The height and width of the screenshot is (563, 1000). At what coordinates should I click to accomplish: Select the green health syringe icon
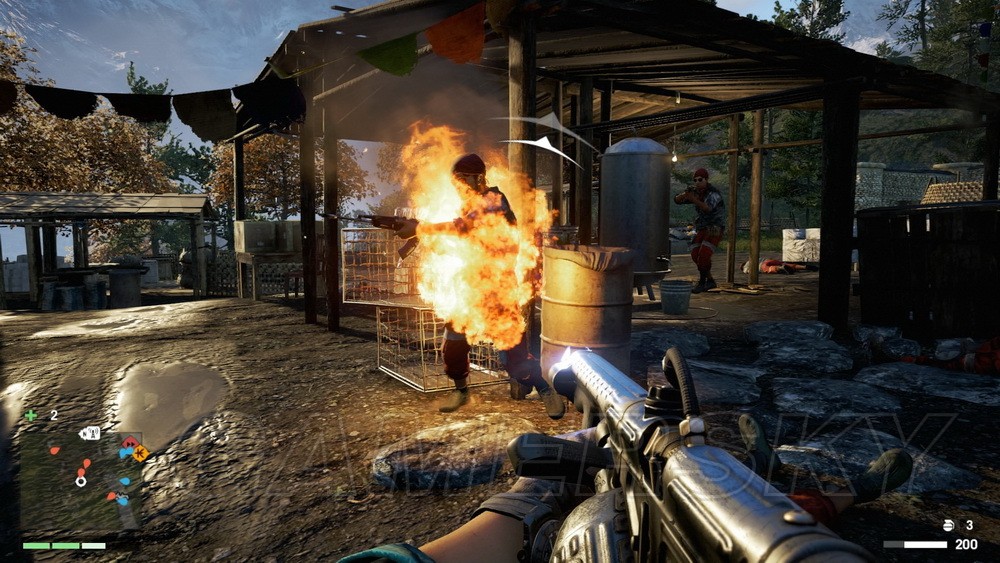coord(31,415)
